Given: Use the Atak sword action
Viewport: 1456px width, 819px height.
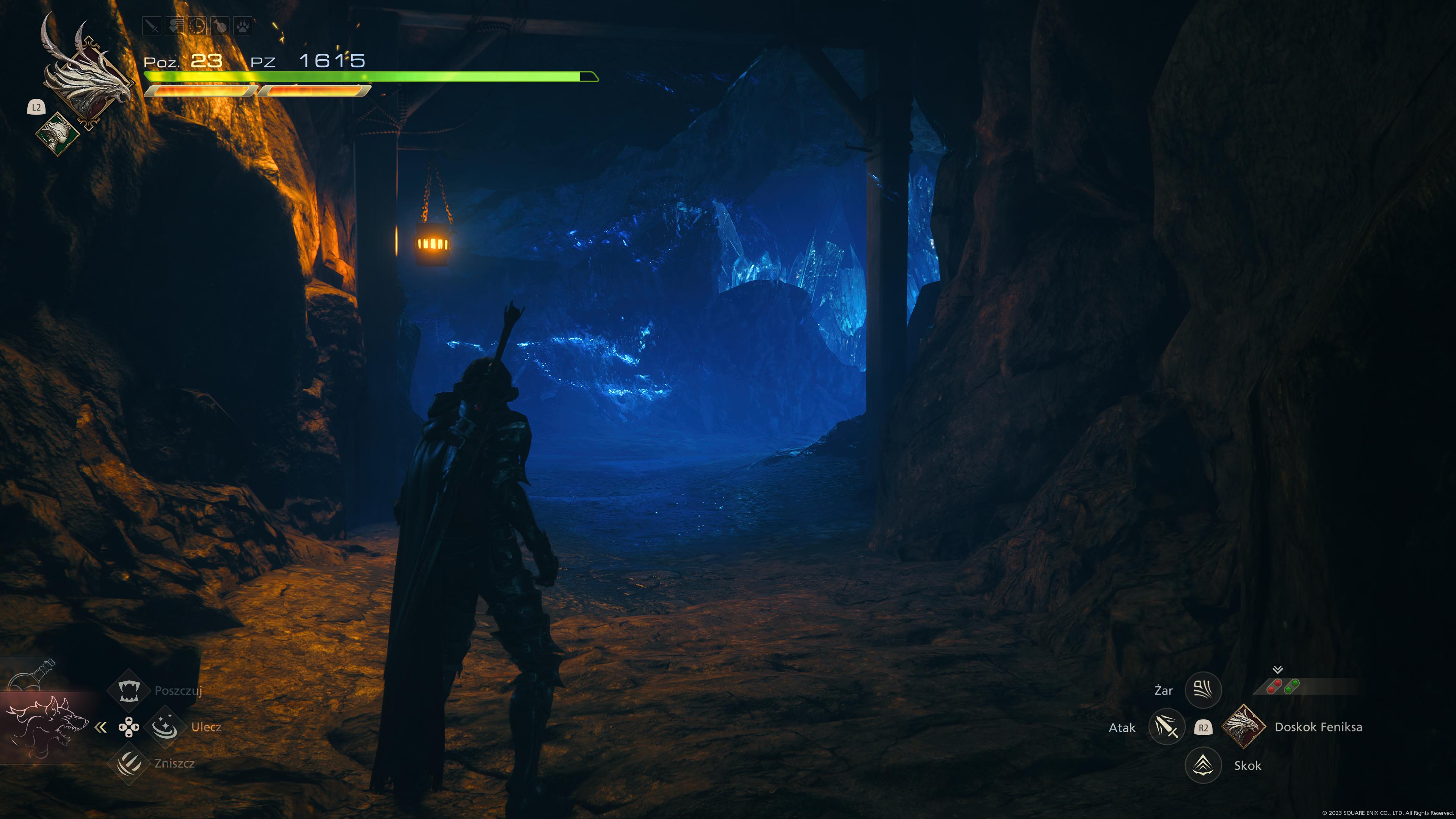Looking at the screenshot, I should [1167, 727].
